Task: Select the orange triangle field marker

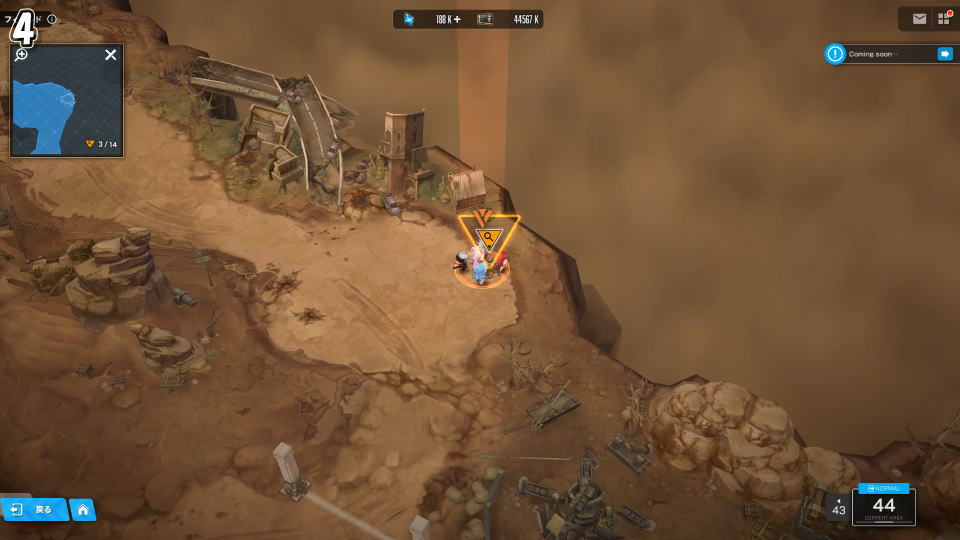Action: (x=487, y=237)
